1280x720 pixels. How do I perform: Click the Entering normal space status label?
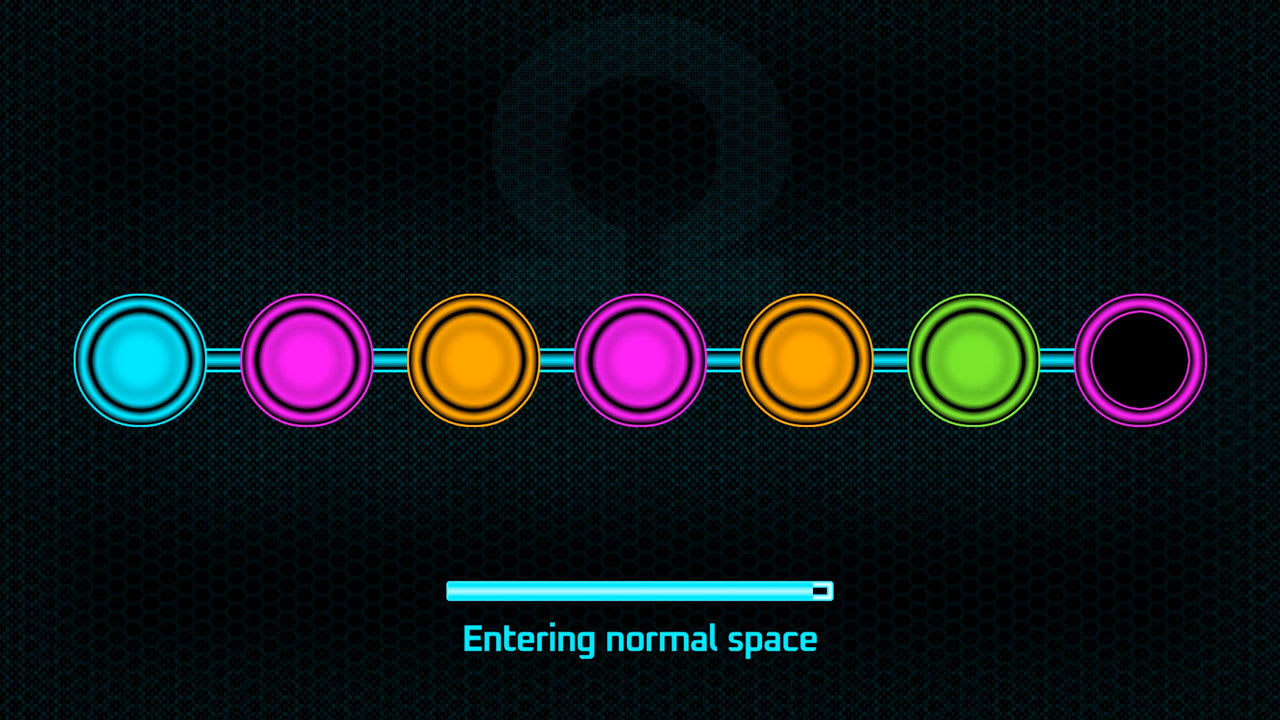click(x=640, y=637)
